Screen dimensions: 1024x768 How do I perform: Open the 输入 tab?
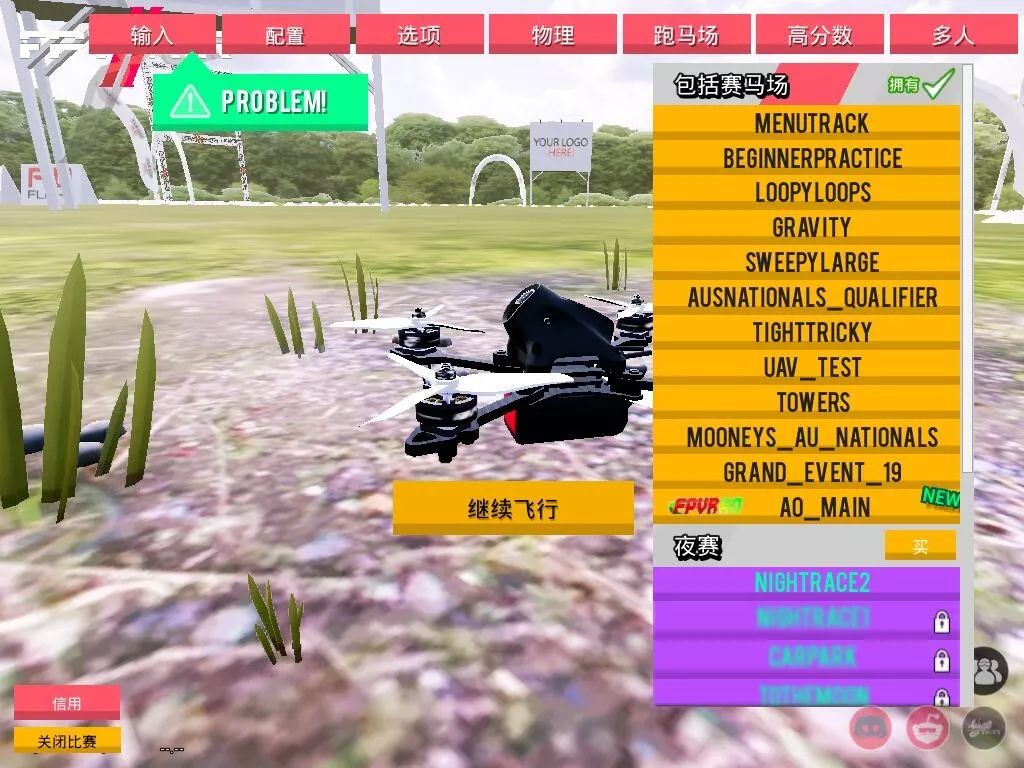tap(152, 35)
